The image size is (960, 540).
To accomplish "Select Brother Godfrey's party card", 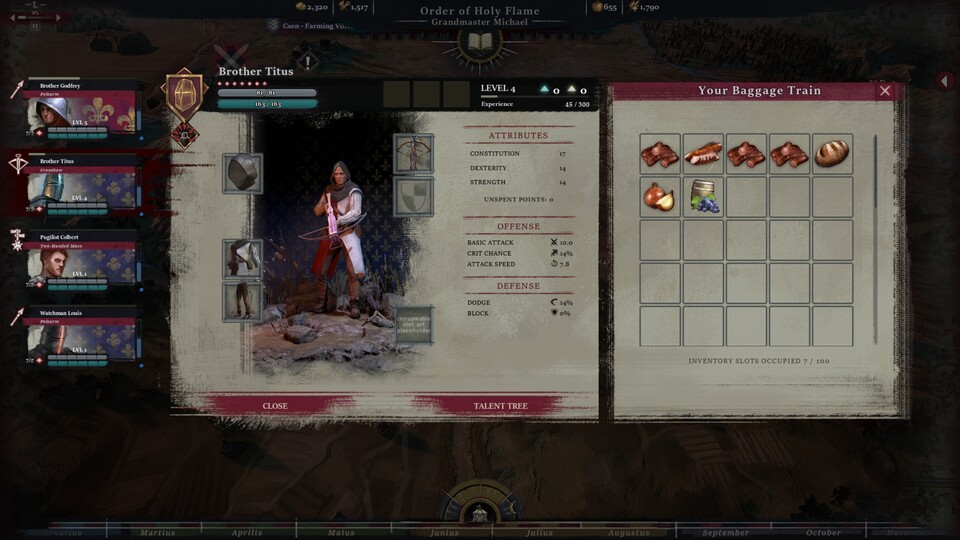I will [84, 109].
